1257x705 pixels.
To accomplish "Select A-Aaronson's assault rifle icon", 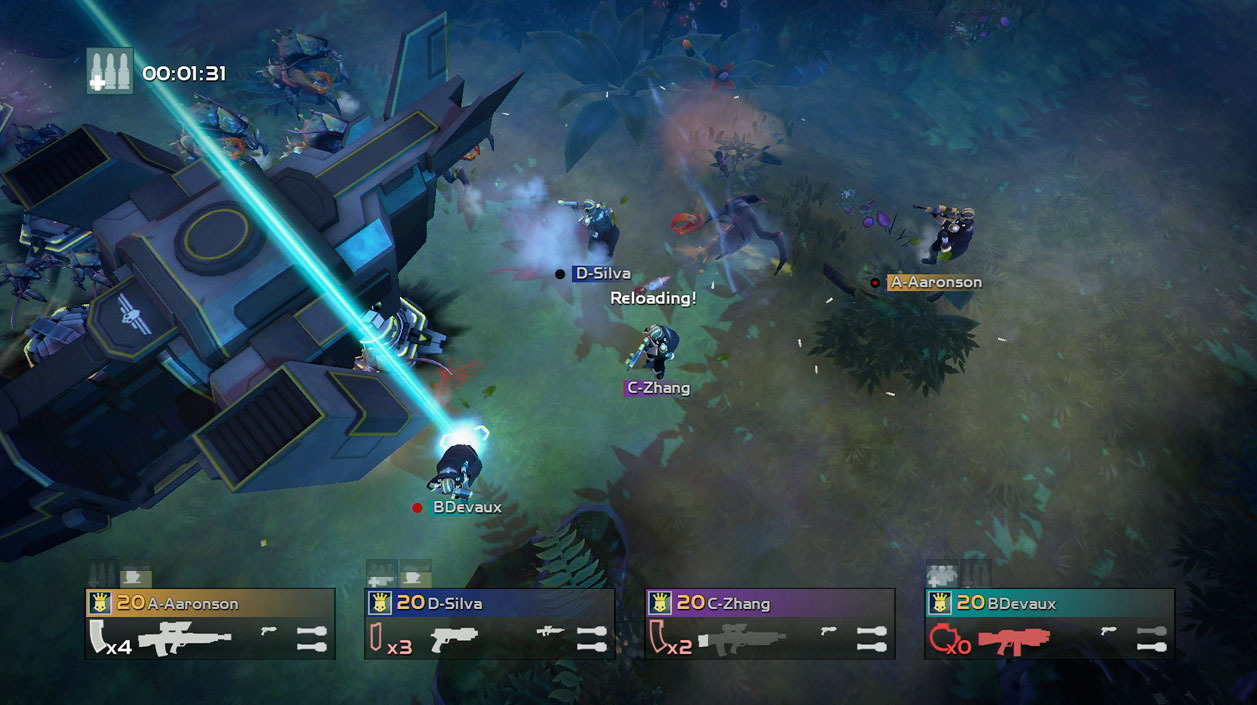I will click(x=184, y=638).
